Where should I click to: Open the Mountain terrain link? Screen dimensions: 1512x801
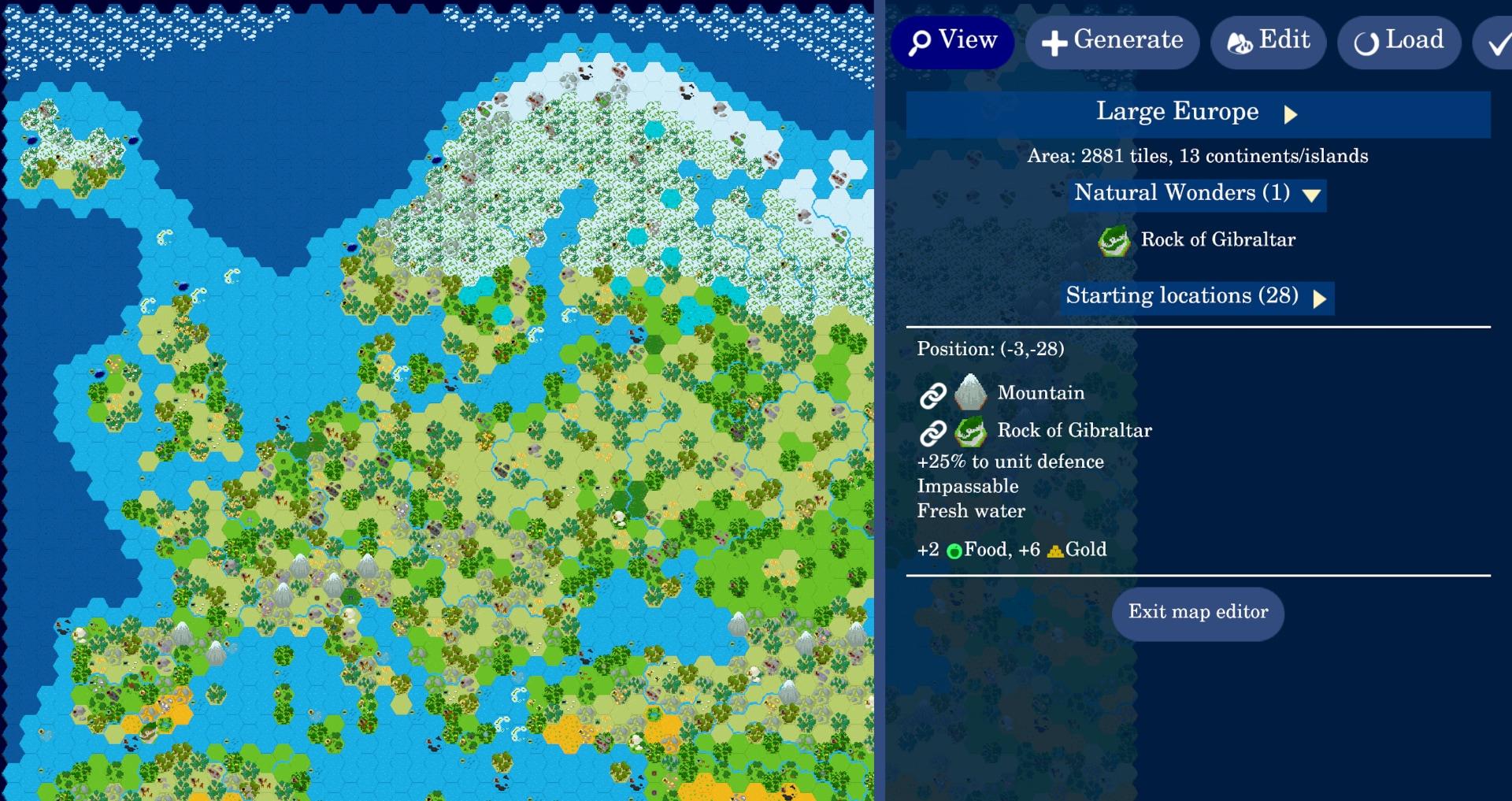tap(934, 394)
